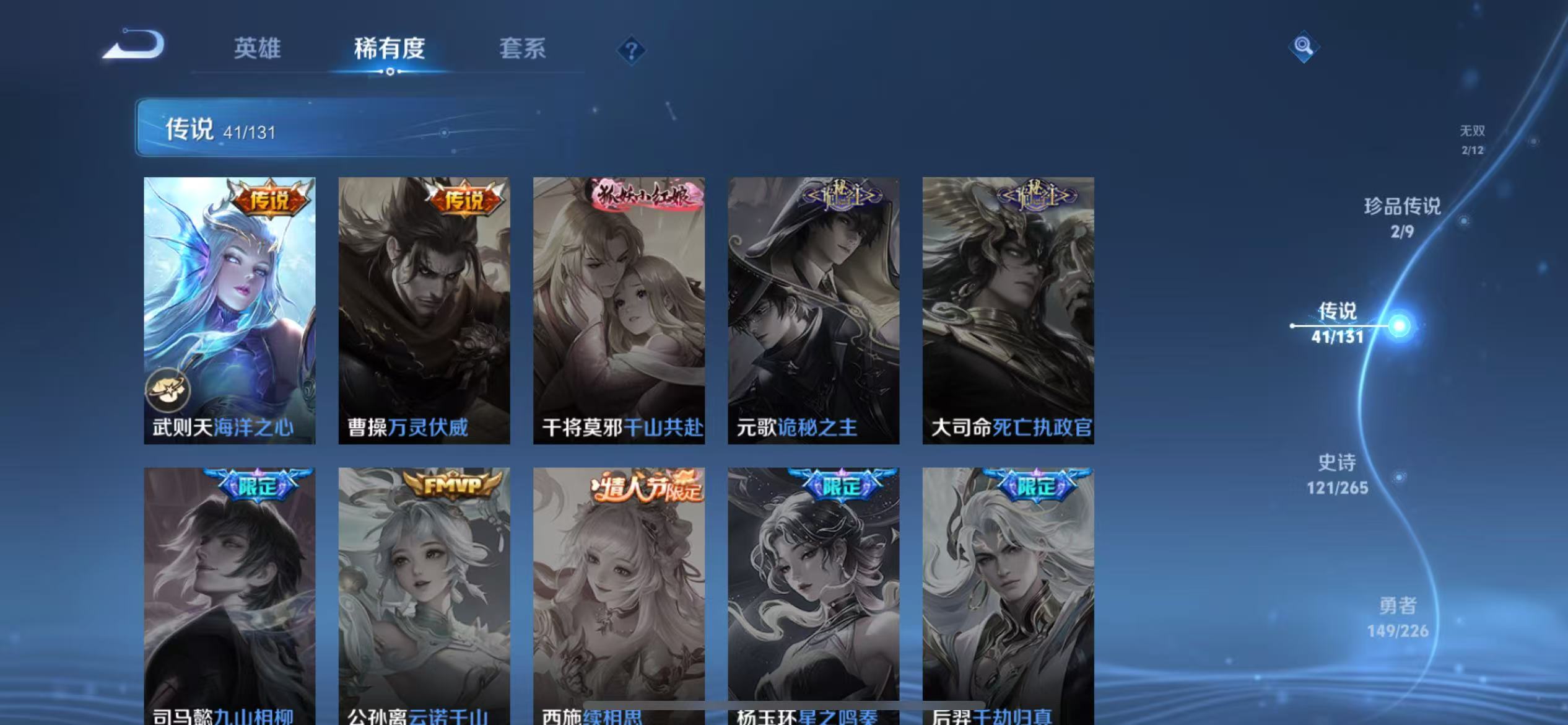This screenshot has width=1568, height=725.
Task: Select the 曹操万灵伏威 skin thumbnail
Action: 424,310
